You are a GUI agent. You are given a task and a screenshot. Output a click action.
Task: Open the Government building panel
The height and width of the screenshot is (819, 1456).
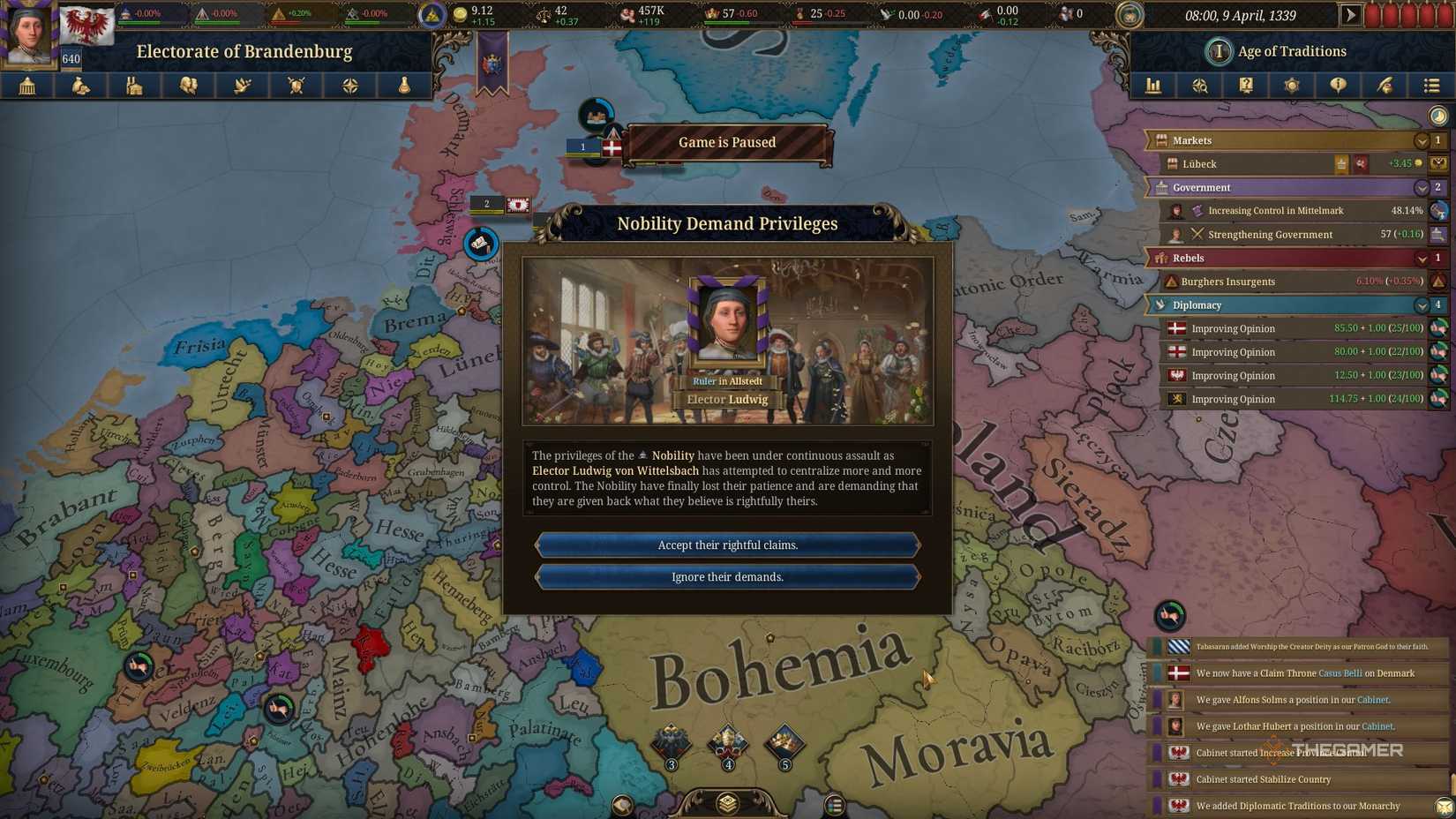click(26, 86)
